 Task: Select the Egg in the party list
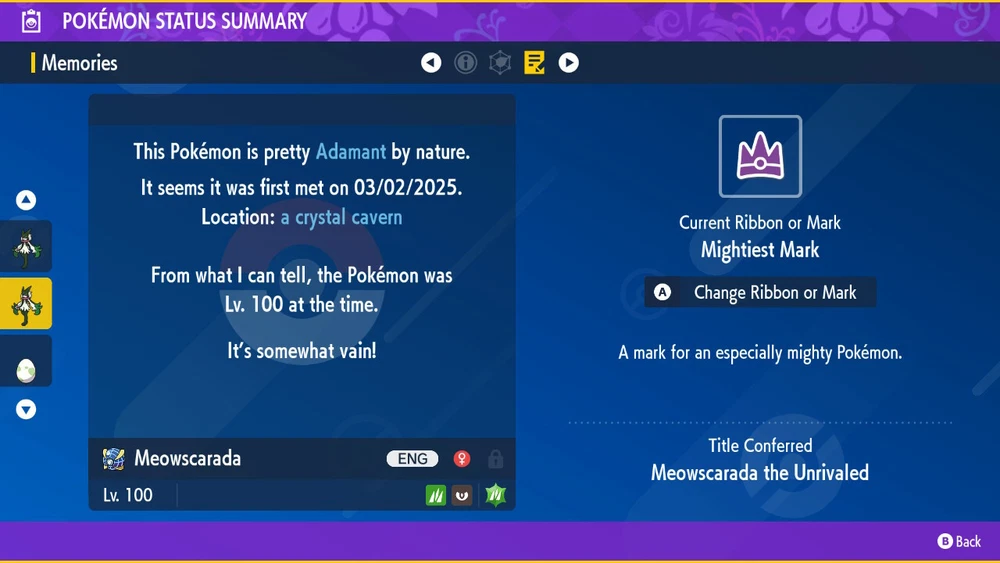pos(26,363)
